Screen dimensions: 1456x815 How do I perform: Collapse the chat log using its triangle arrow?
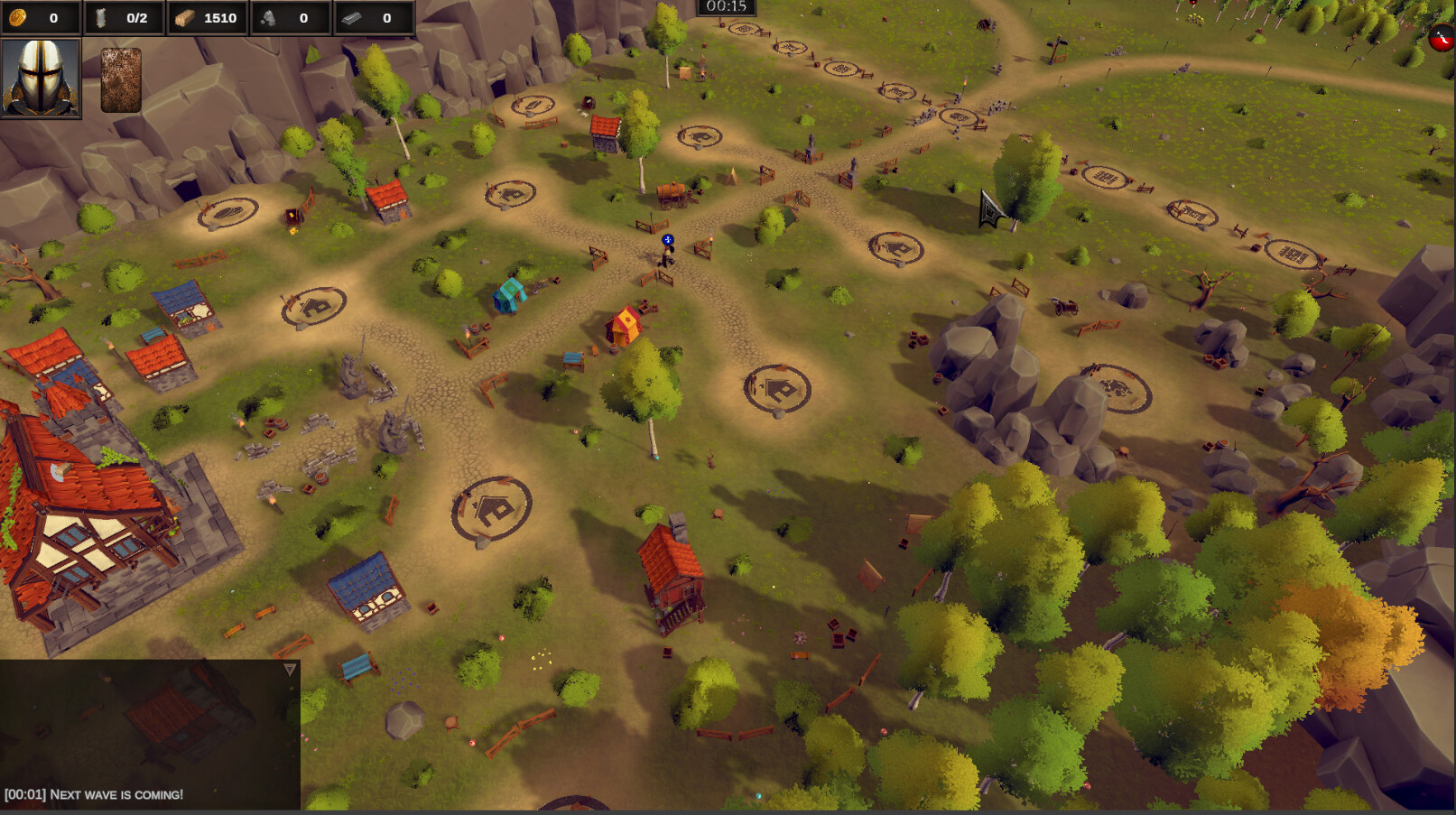[291, 668]
